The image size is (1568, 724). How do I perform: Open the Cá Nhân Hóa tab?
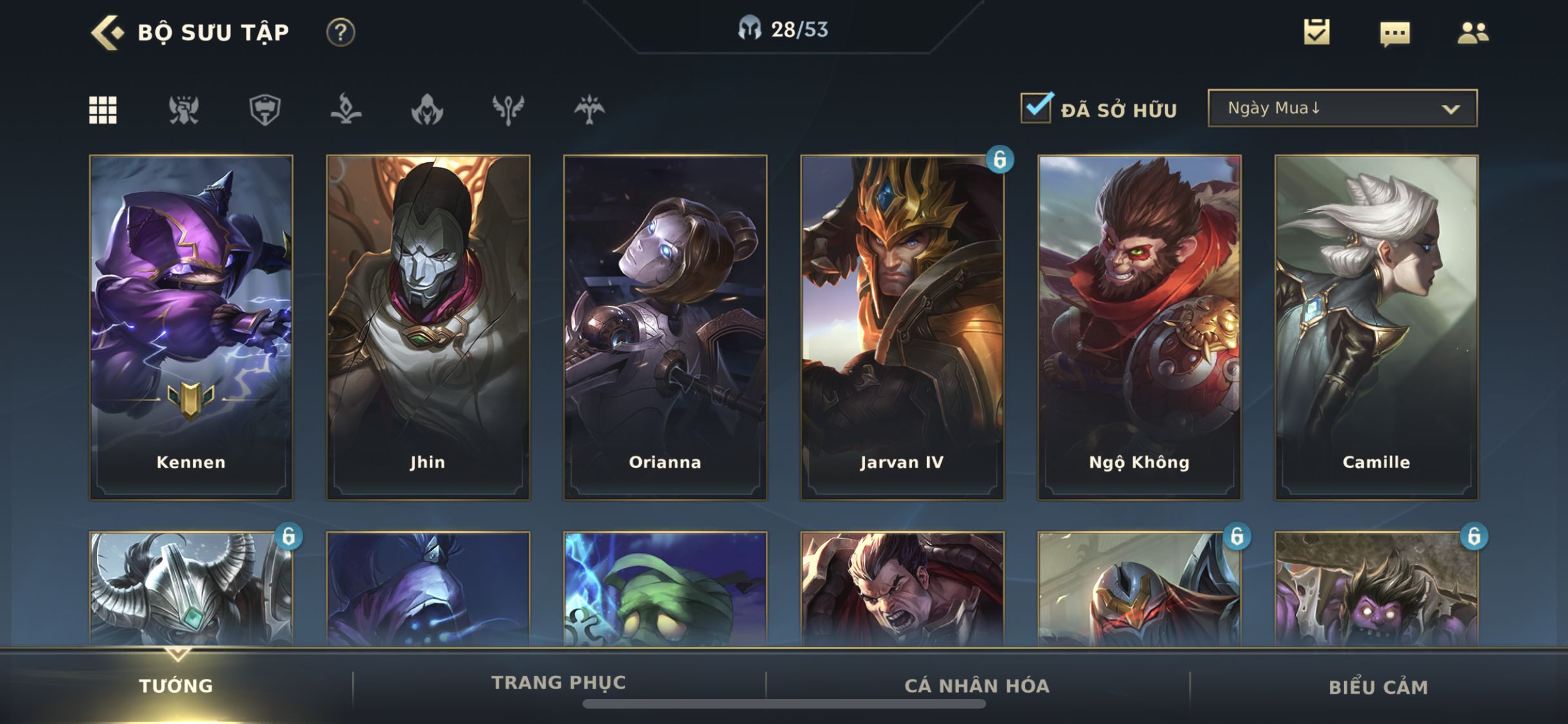[x=977, y=685]
